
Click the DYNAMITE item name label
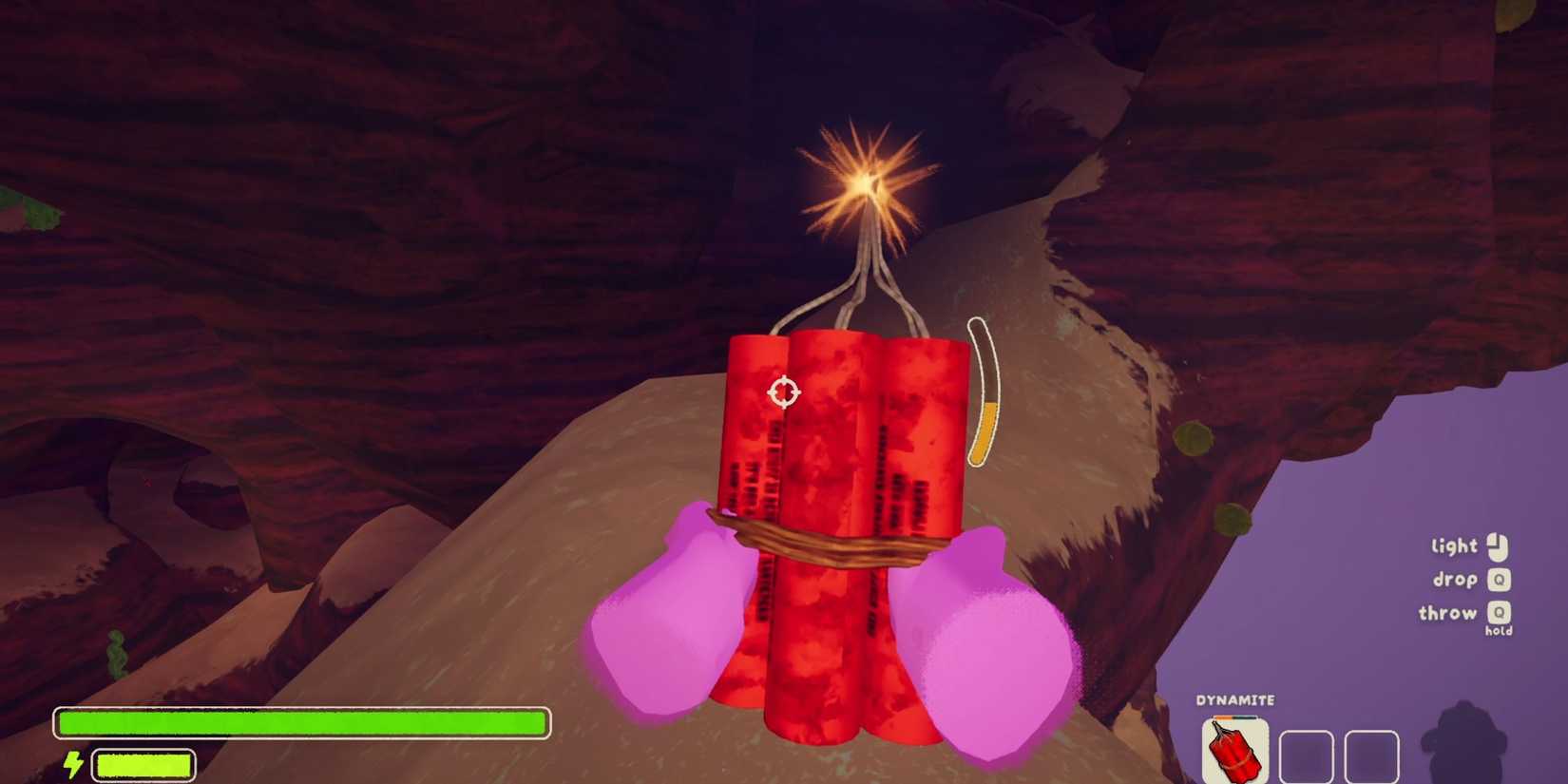pyautogui.click(x=1233, y=699)
